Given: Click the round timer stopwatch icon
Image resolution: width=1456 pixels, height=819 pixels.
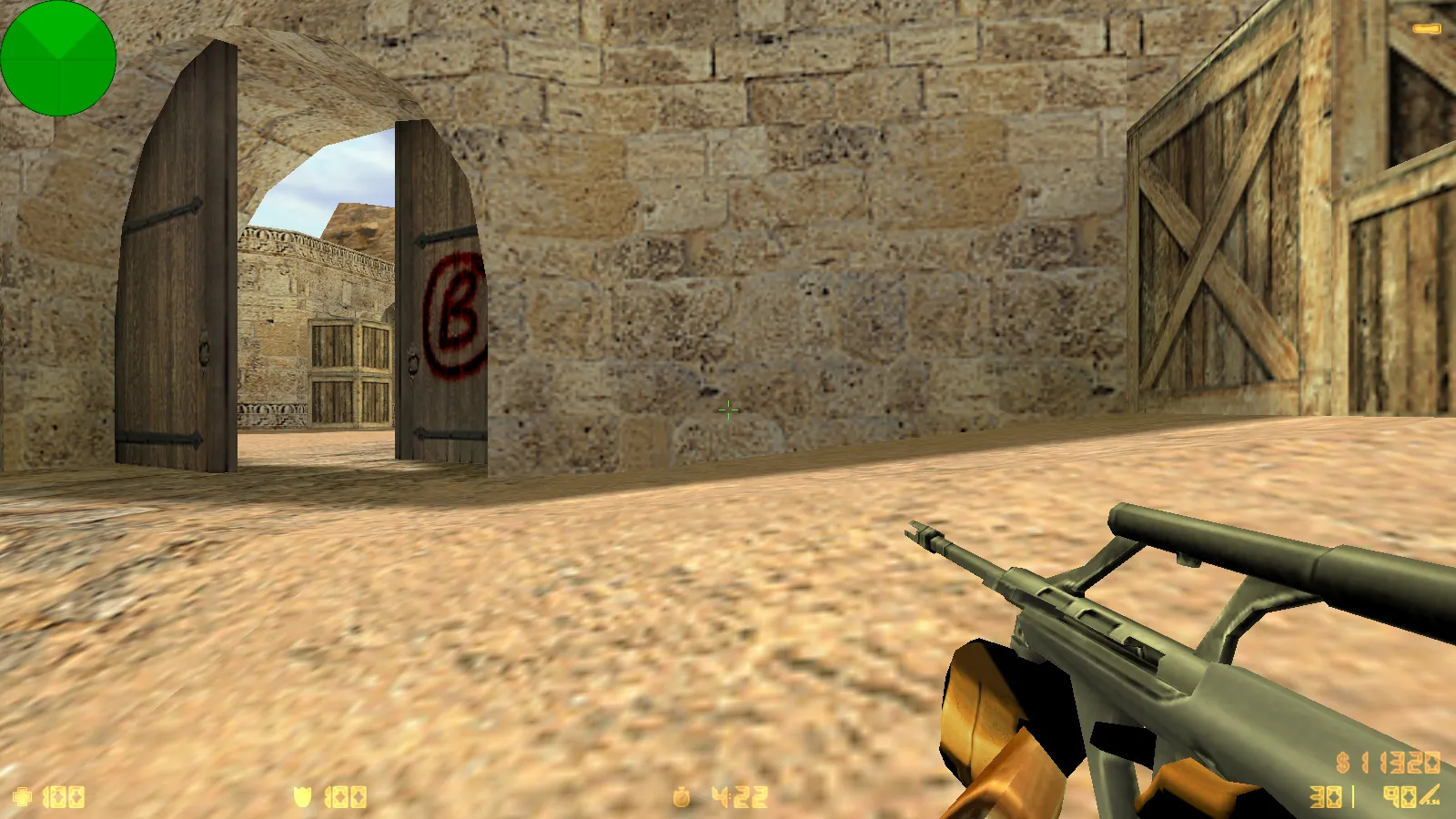Looking at the screenshot, I should pyautogui.click(x=681, y=795).
